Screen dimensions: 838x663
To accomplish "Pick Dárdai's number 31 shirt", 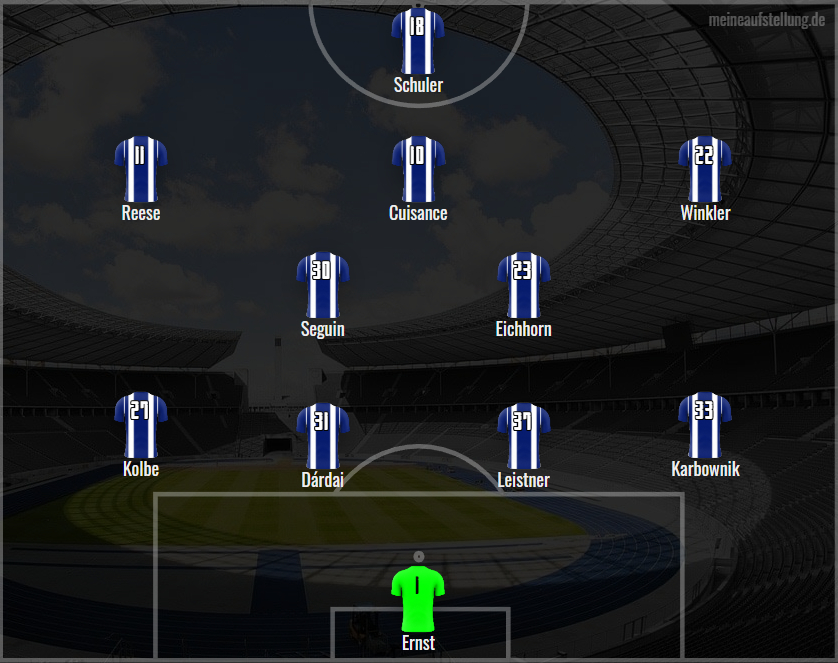I will 322,435.
